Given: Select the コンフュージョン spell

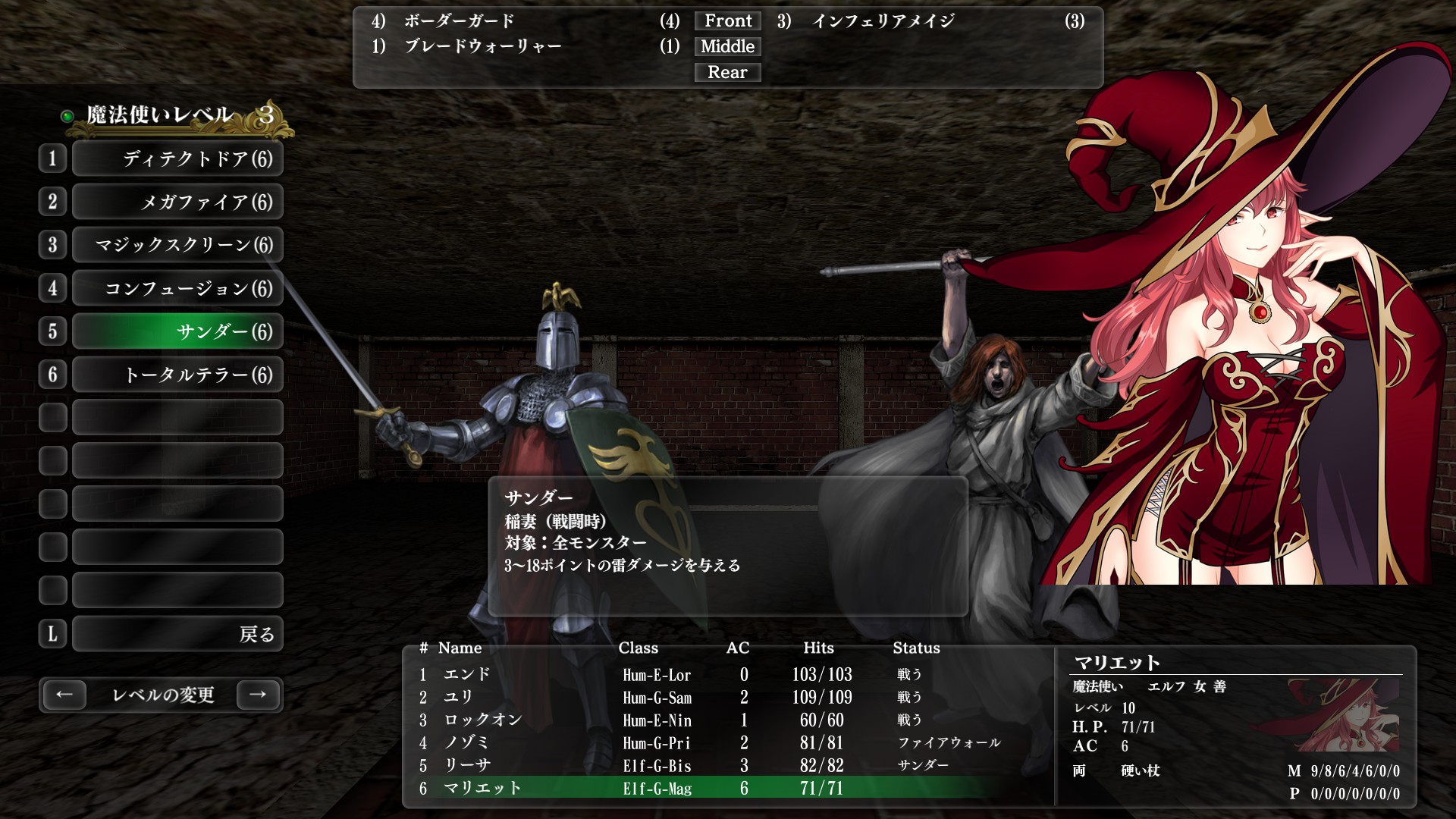Looking at the screenshot, I should pyautogui.click(x=177, y=288).
